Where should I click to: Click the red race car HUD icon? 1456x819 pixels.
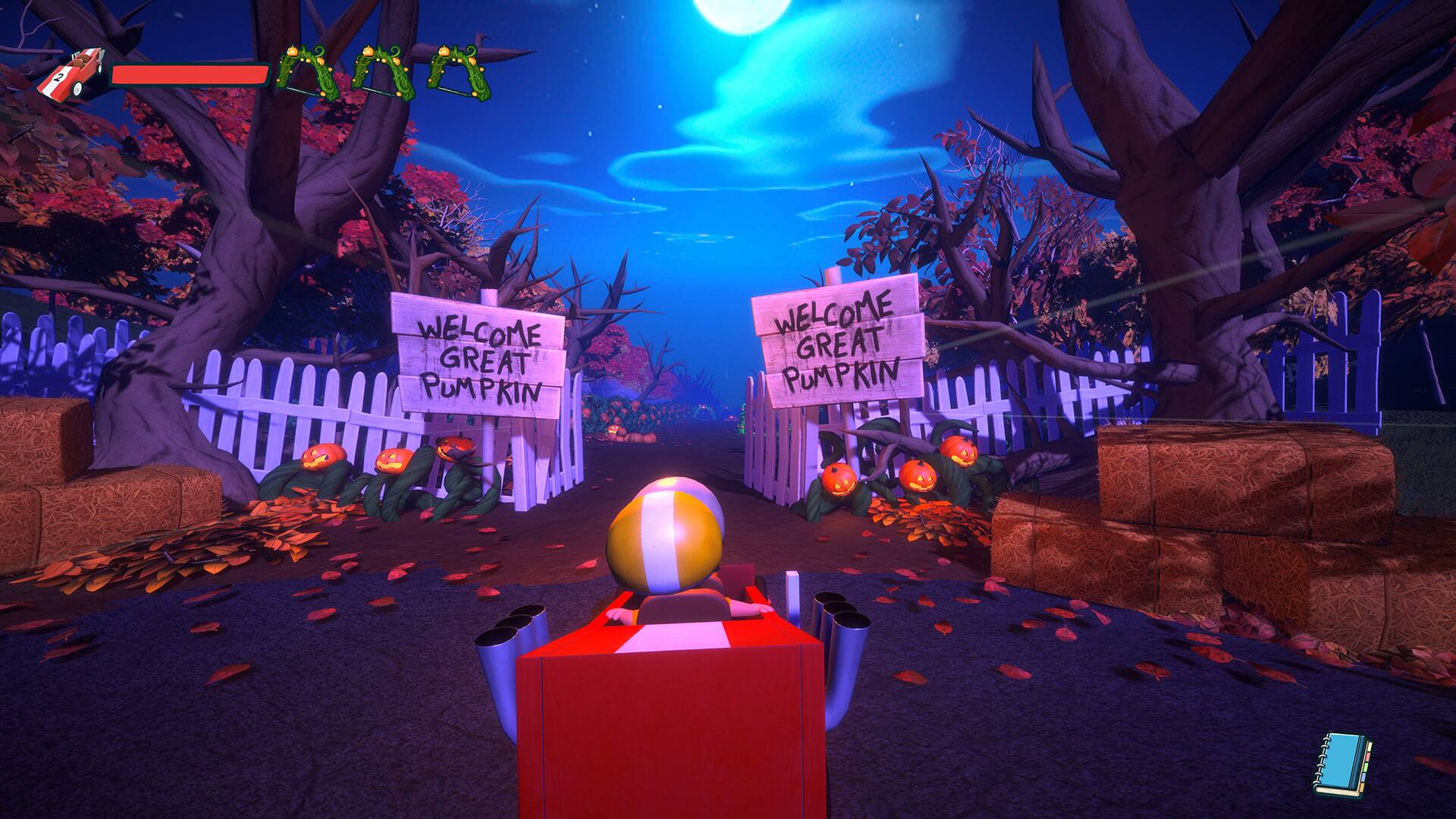(x=76, y=71)
